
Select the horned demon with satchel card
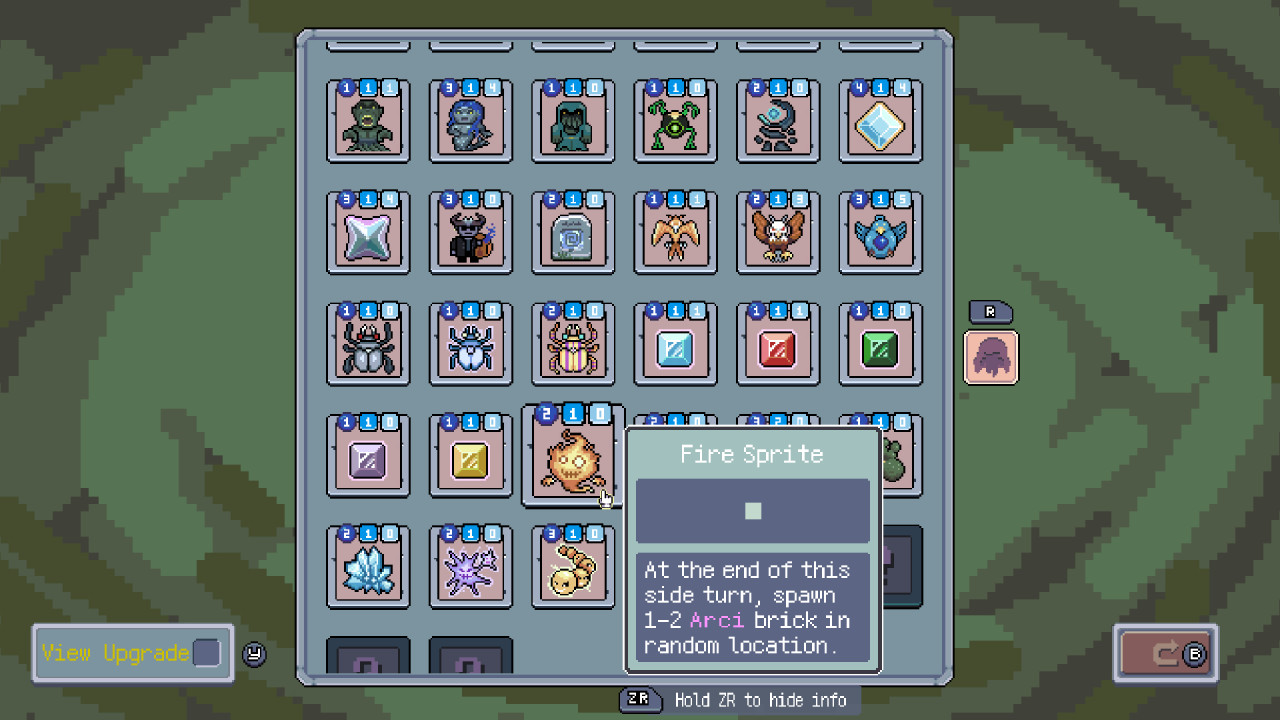470,233
